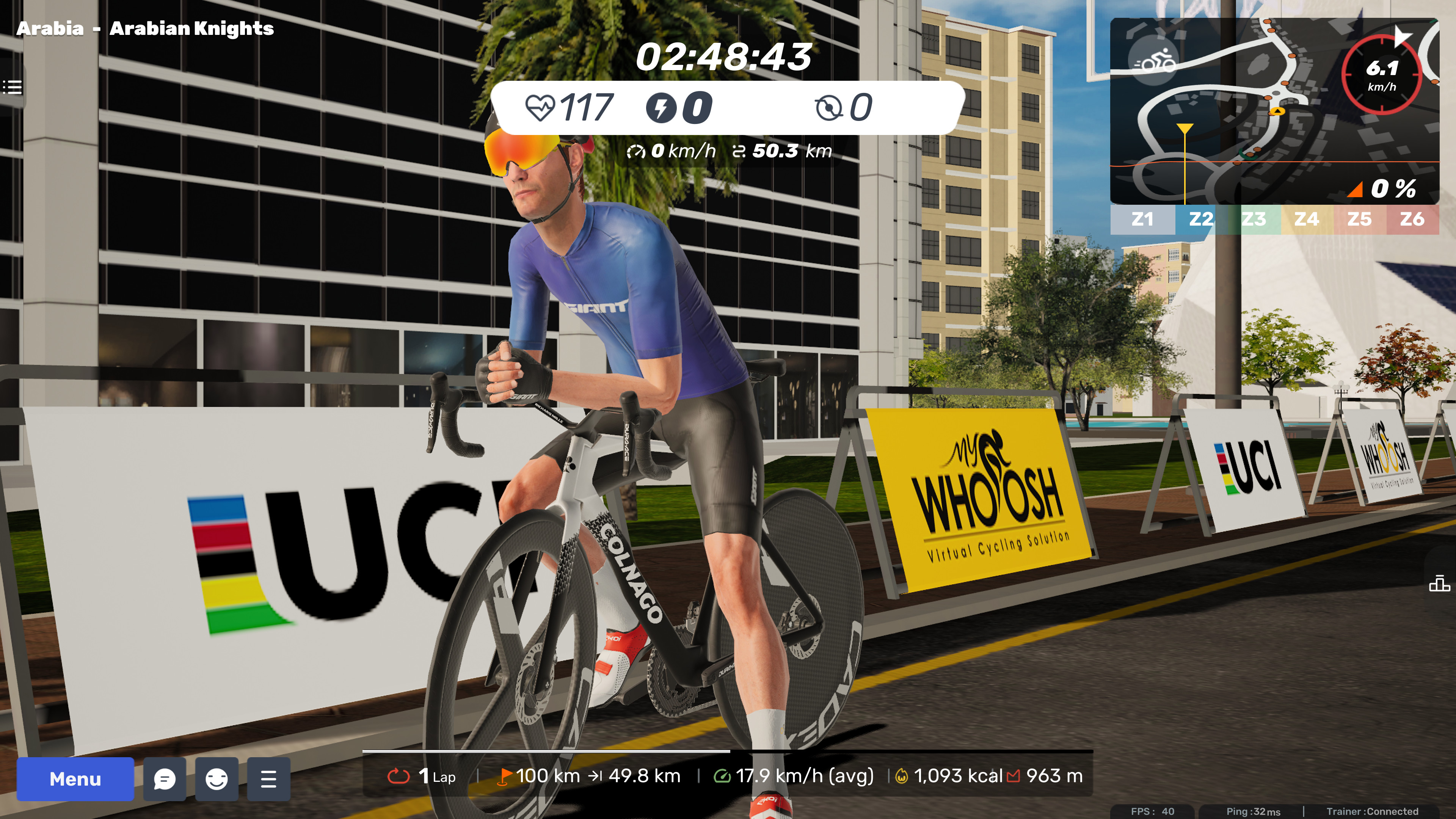This screenshot has height=819, width=1456.
Task: Show the leaderboard podium icon
Action: (1439, 583)
